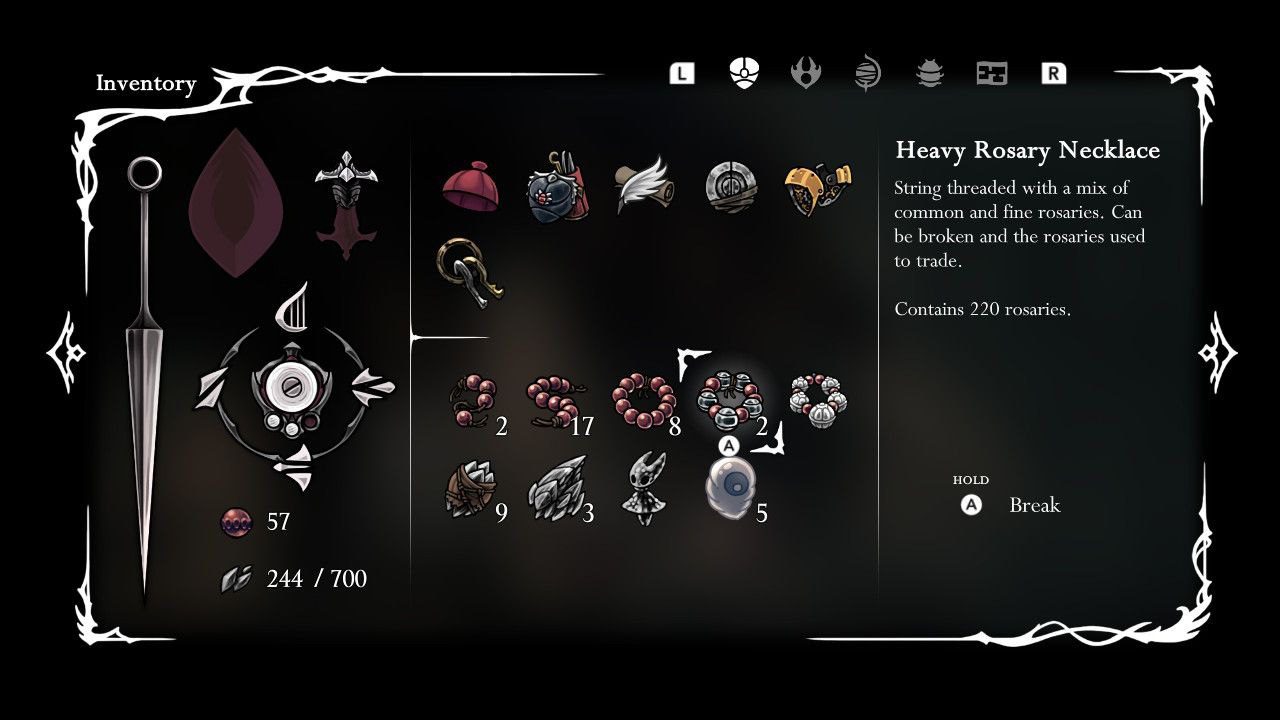Select the pale egg item with count 5
Viewport: 1280px width, 720px height.
click(x=730, y=488)
